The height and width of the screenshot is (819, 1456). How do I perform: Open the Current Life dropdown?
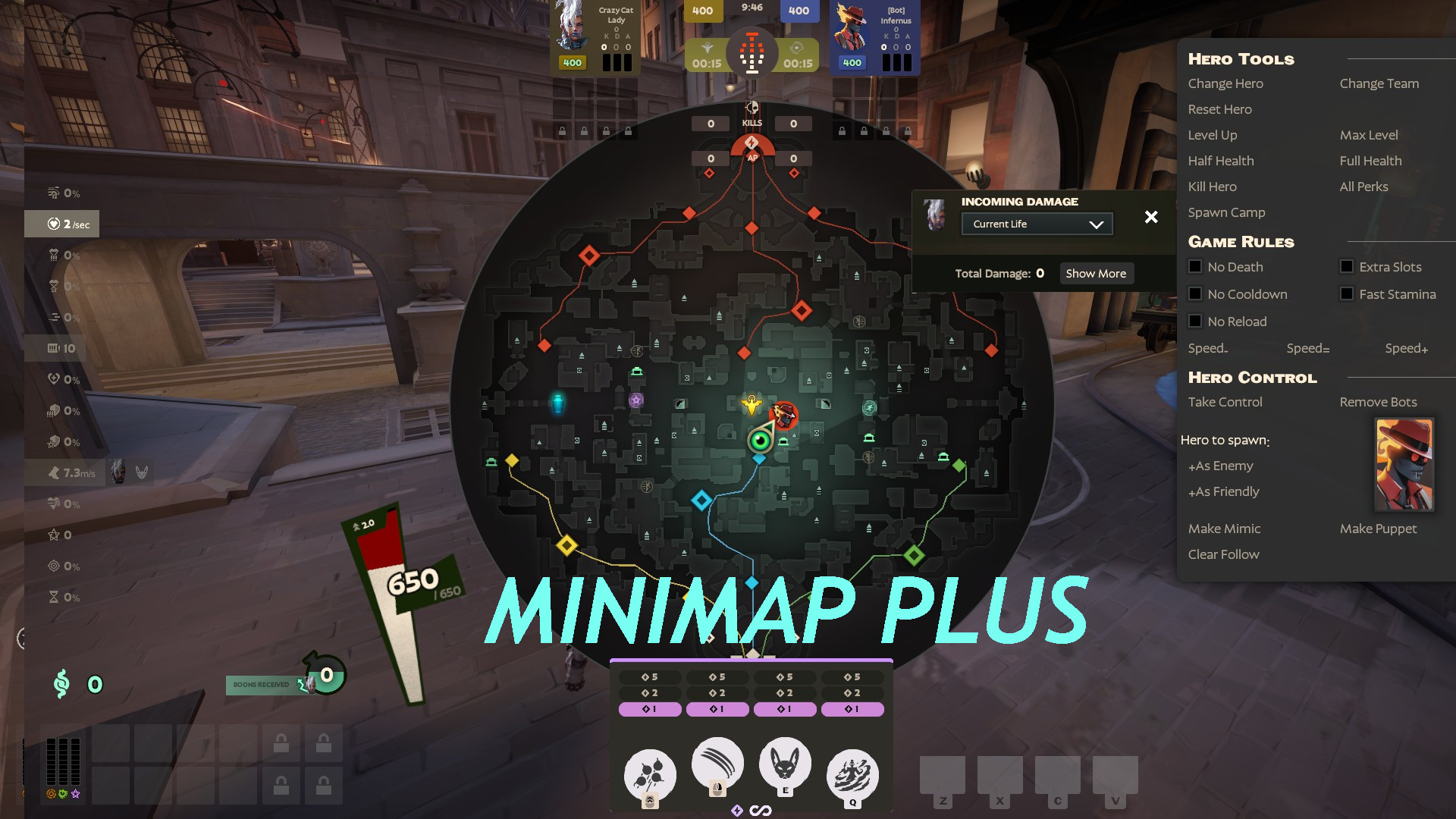[x=1037, y=224]
